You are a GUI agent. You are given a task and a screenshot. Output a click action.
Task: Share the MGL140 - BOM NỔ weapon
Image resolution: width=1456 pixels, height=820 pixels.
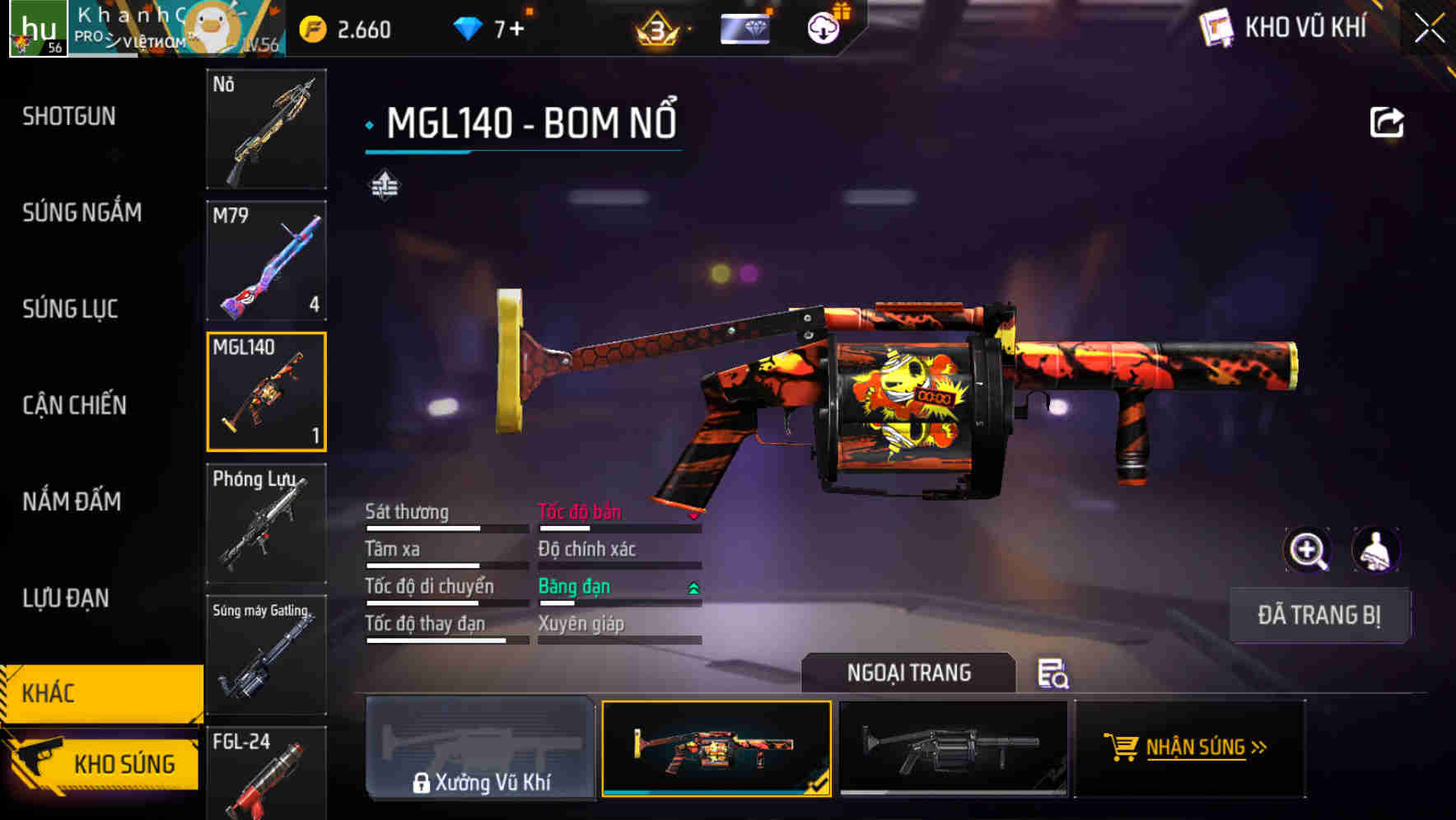(x=1387, y=121)
